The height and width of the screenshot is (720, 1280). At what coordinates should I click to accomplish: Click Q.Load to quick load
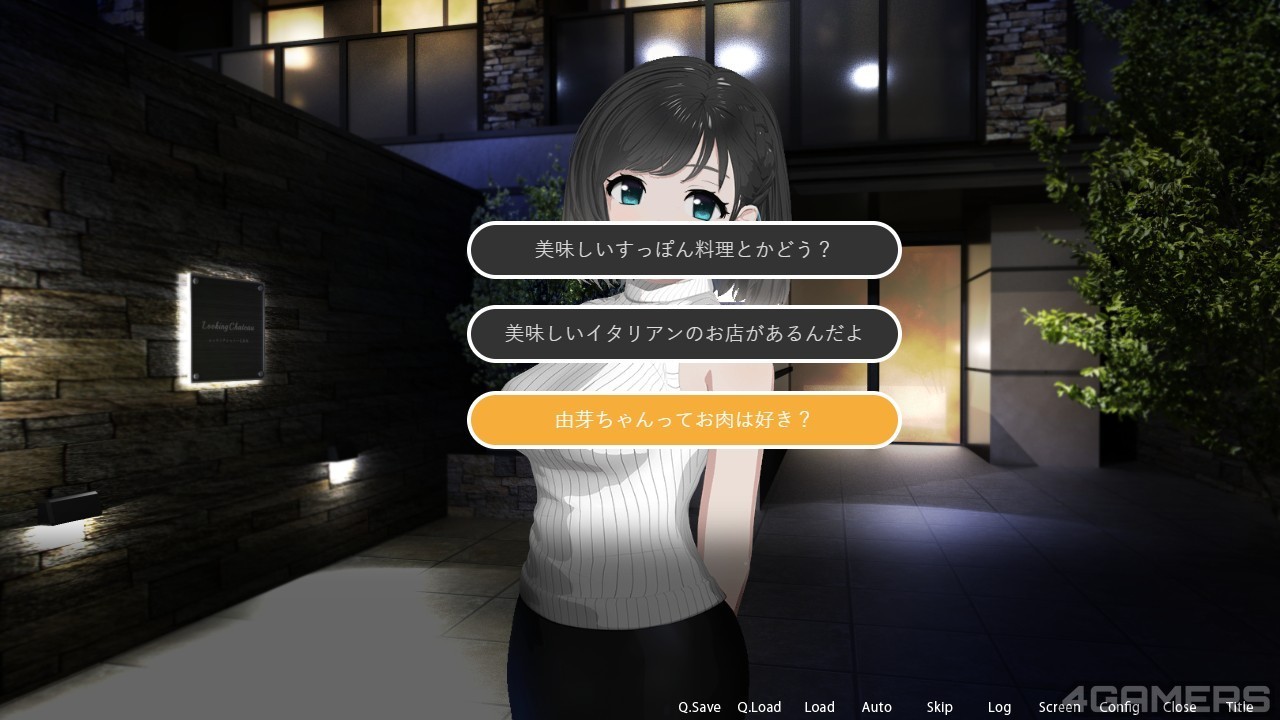759,707
